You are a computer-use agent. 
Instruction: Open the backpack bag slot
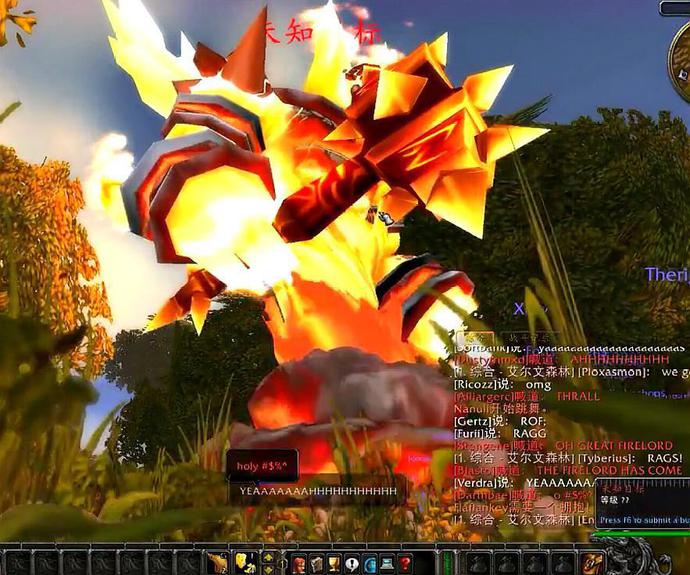pos(592,564)
